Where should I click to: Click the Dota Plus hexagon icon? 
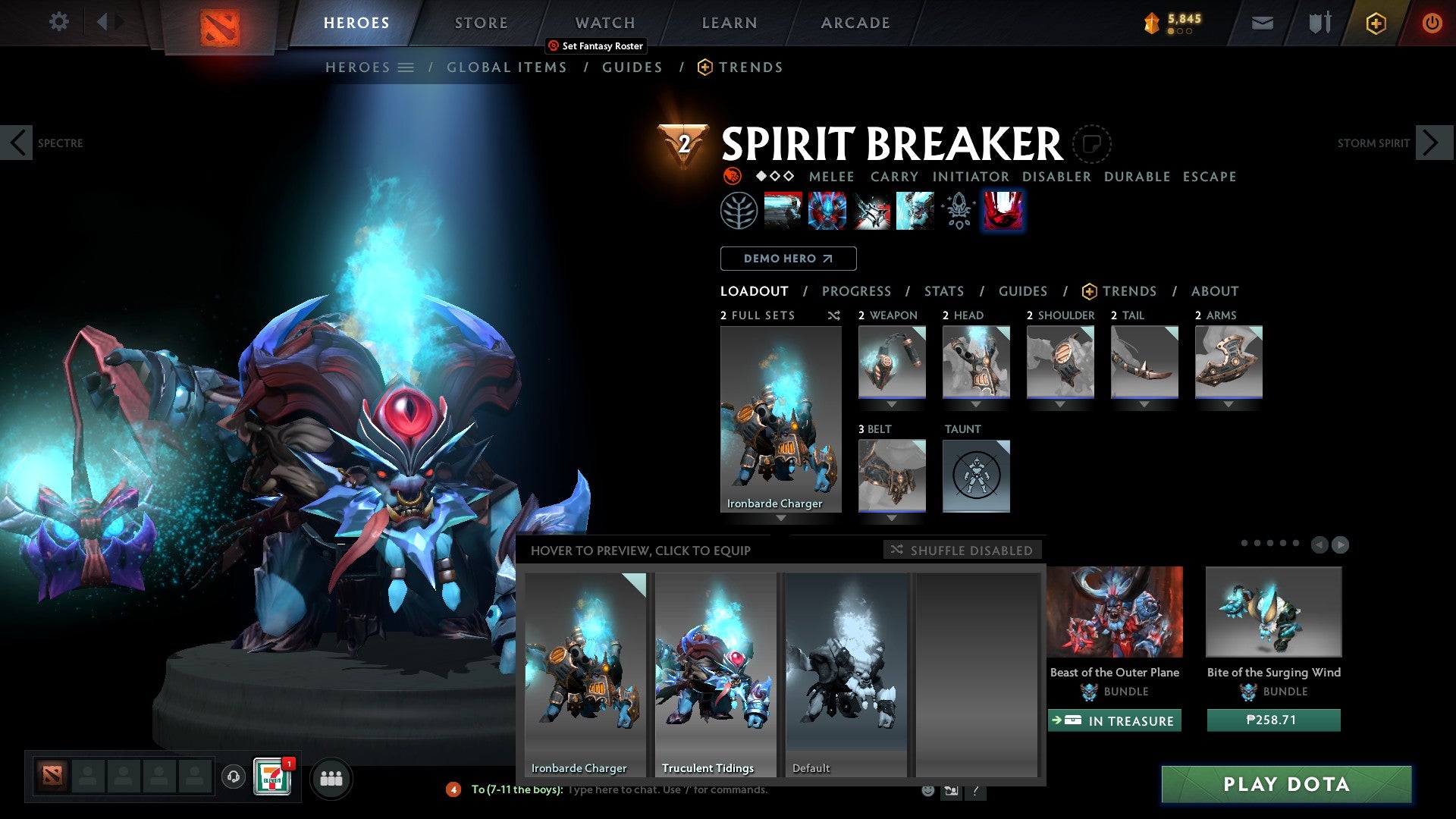coord(1376,23)
